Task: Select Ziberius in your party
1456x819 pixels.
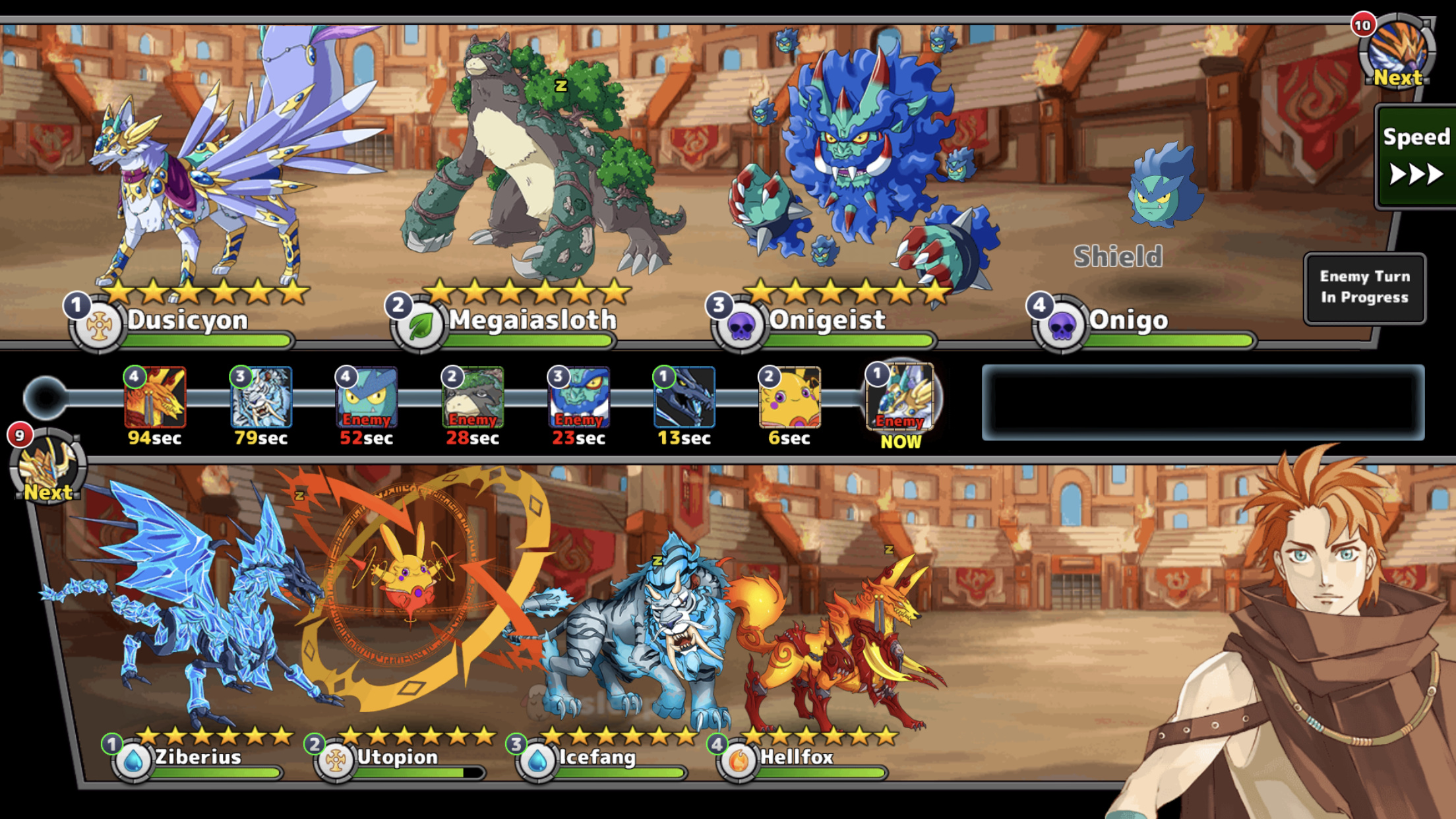Action: [197, 757]
